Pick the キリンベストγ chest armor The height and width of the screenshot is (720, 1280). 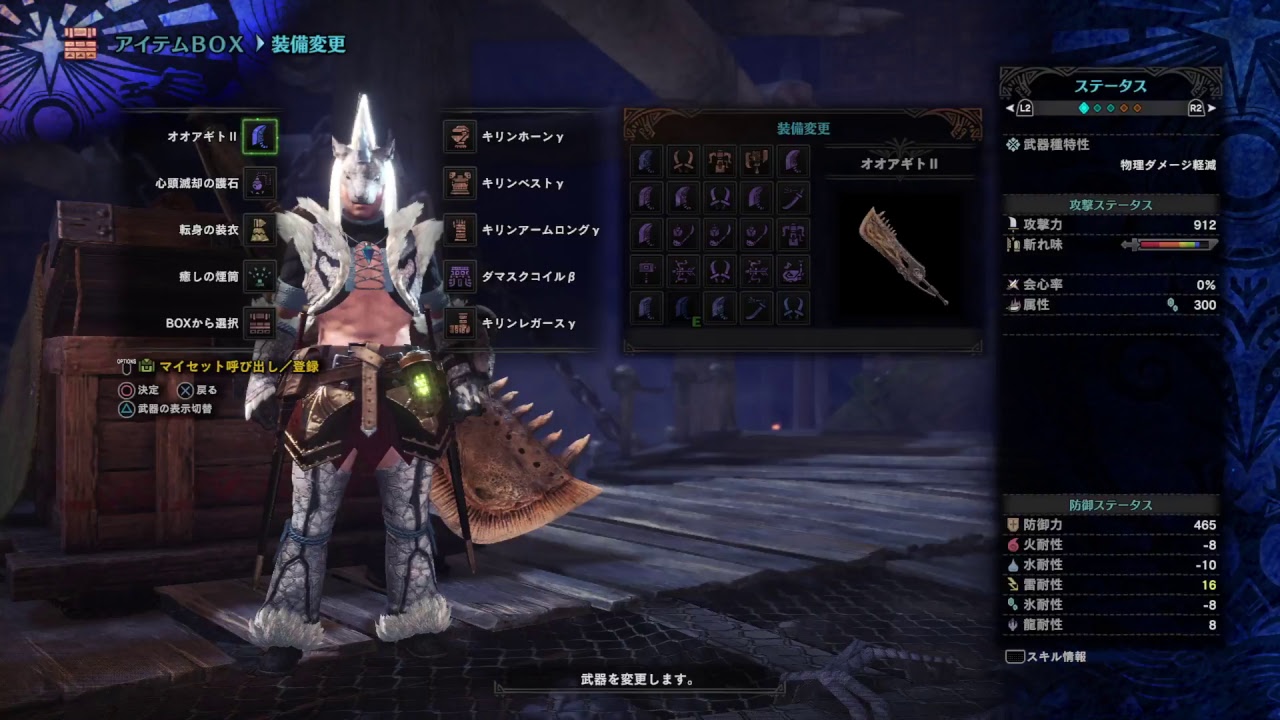(x=460, y=184)
